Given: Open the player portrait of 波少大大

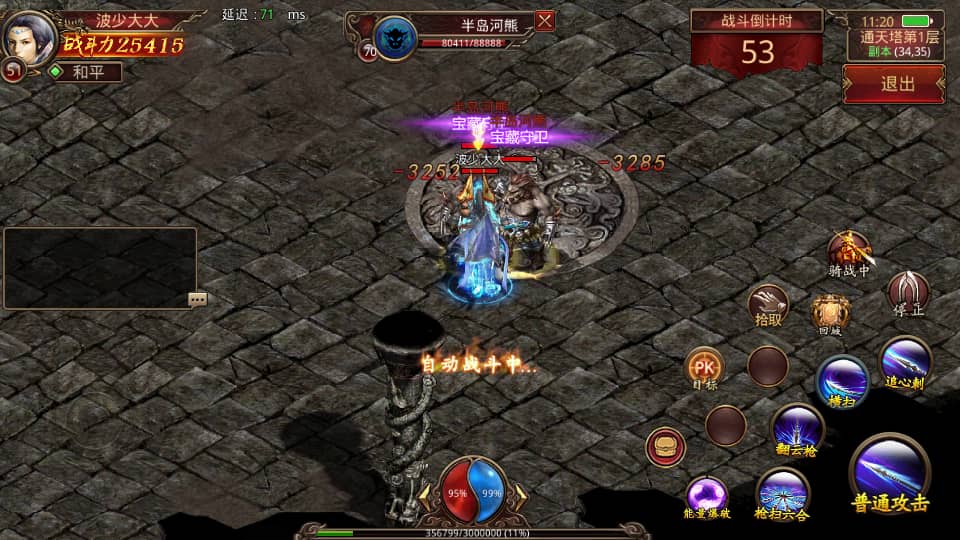Looking at the screenshot, I should coord(29,36).
